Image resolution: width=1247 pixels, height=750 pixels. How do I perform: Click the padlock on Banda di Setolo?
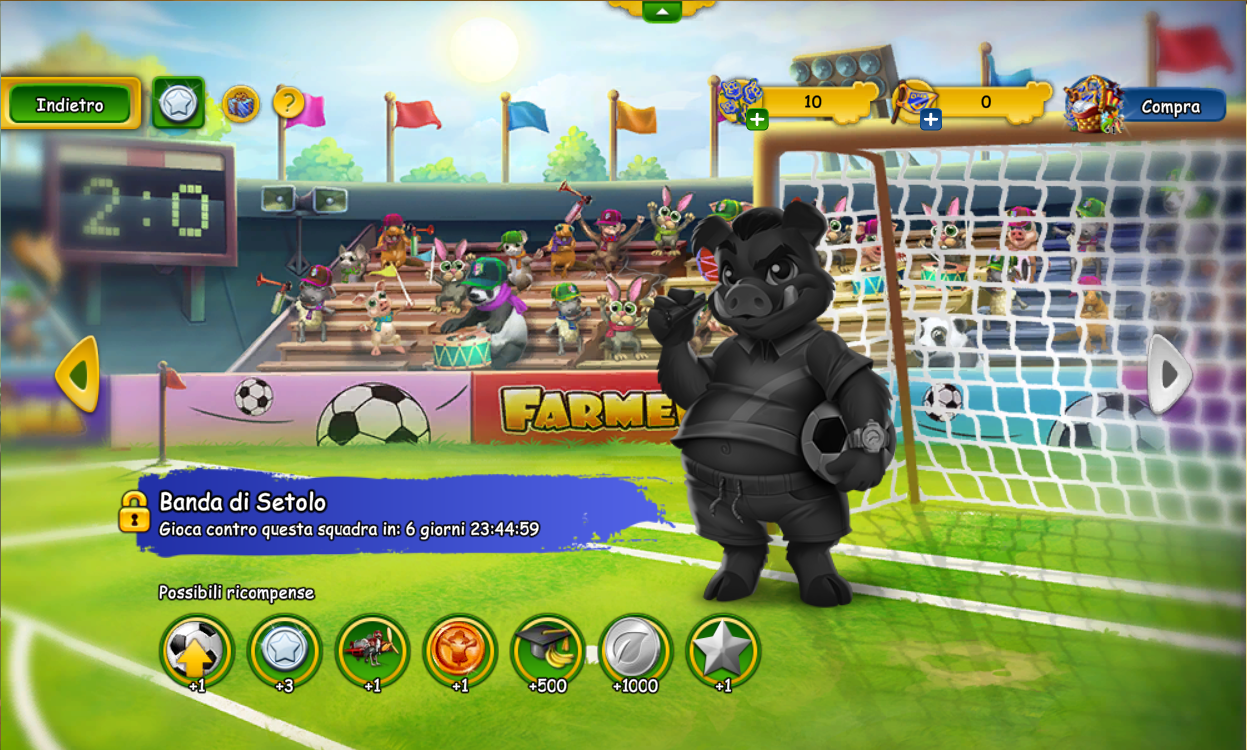click(x=134, y=511)
